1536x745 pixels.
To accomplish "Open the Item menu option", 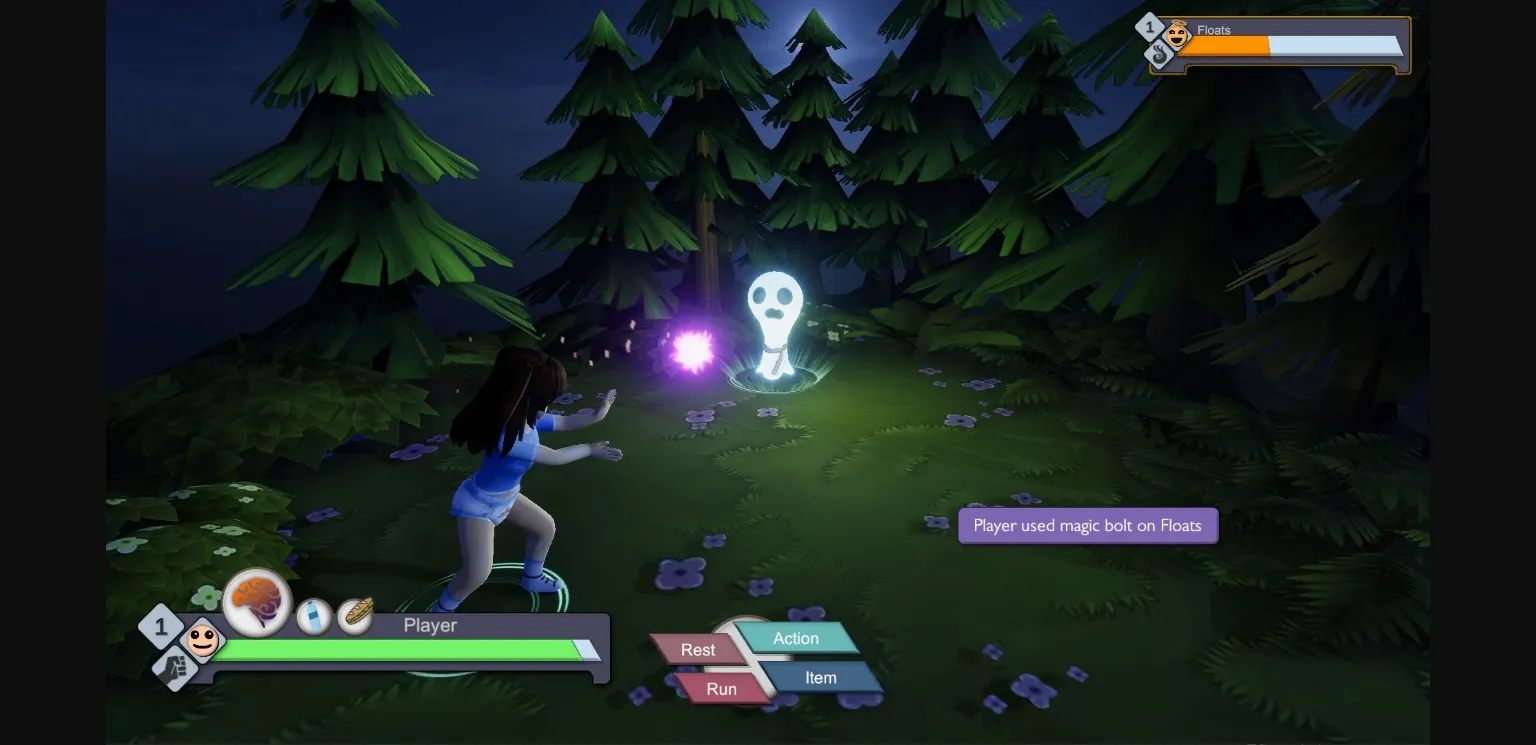I will 820,677.
